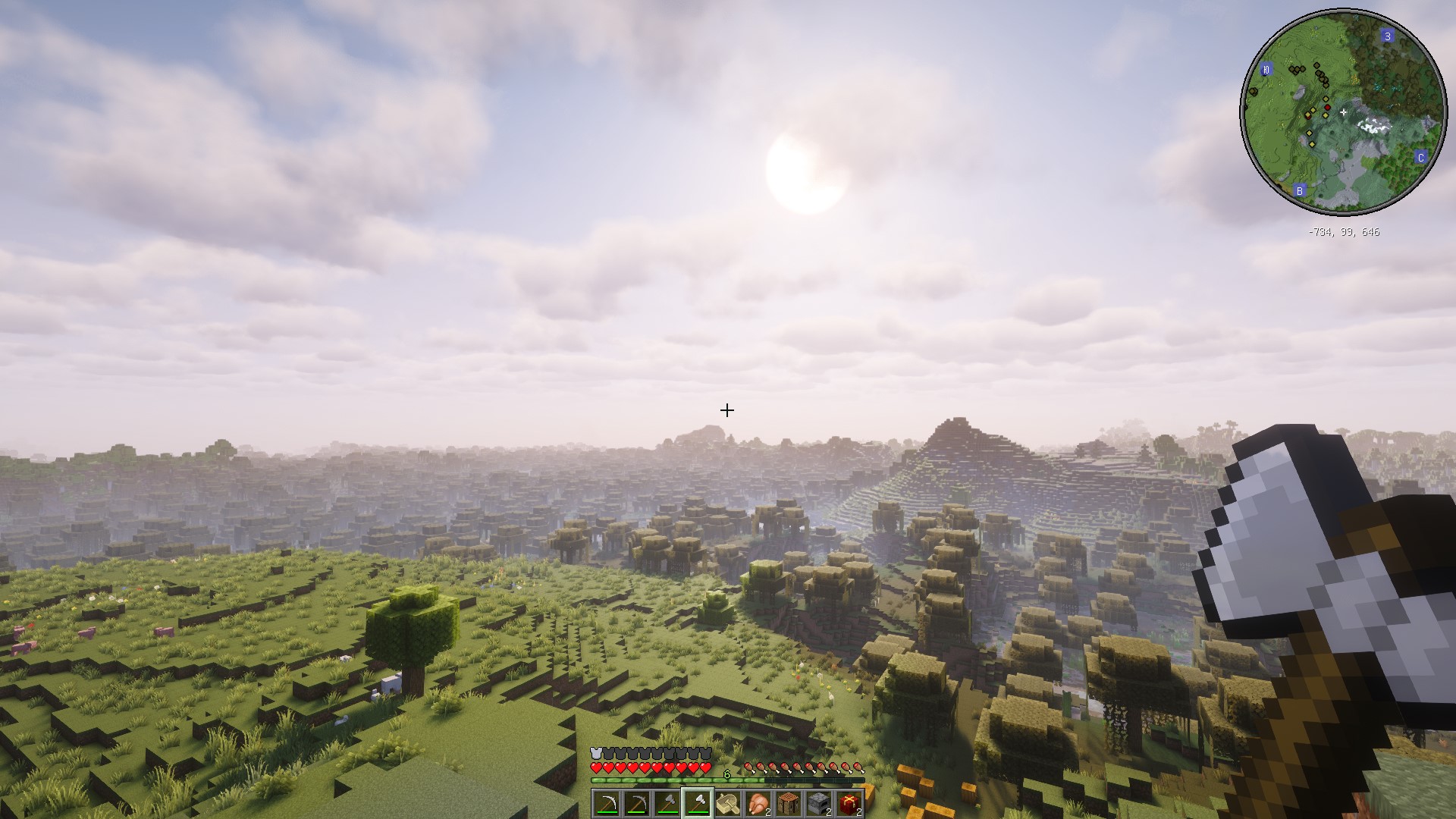Screen dimensions: 1456x819
Task: Click the chestplate armor icon above the health bar
Action: point(595,752)
